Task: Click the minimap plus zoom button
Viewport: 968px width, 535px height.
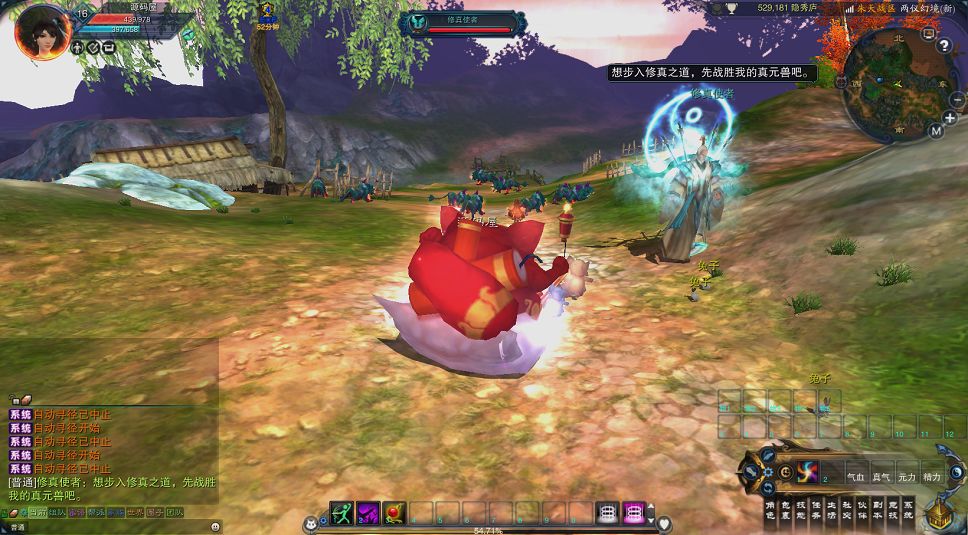Action: click(x=950, y=118)
